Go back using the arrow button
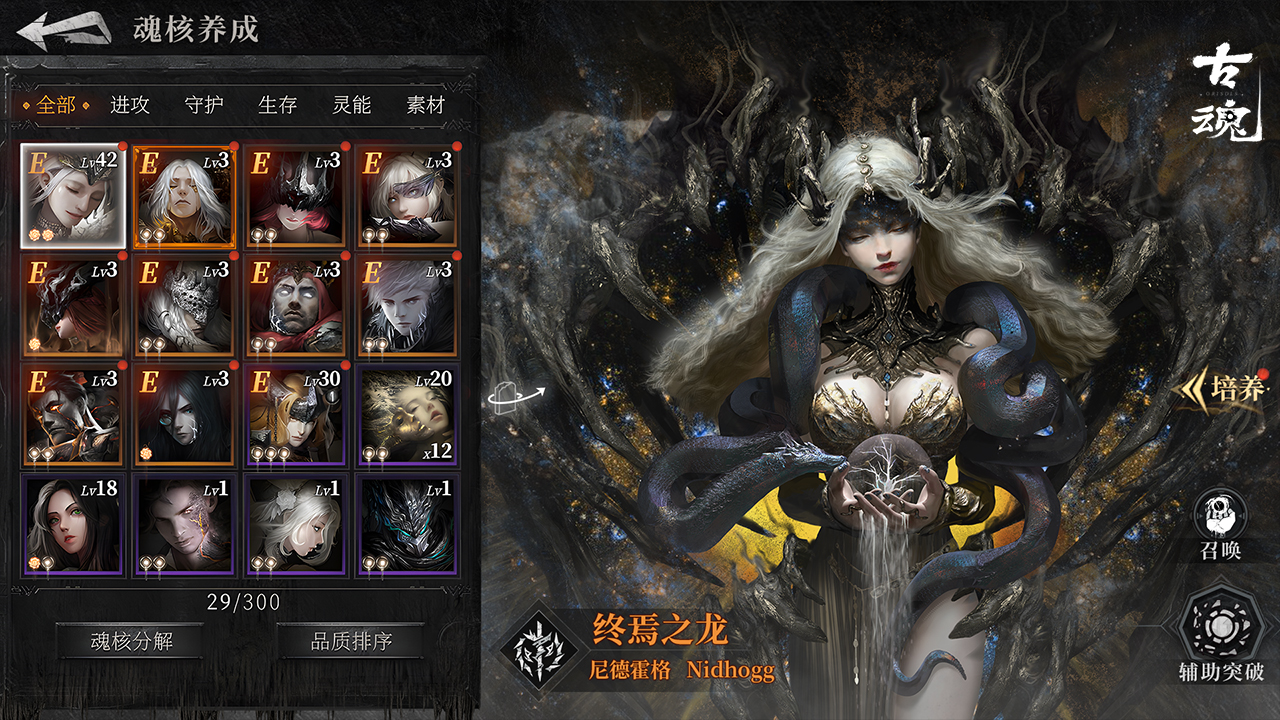The image size is (1280, 720). point(63,30)
